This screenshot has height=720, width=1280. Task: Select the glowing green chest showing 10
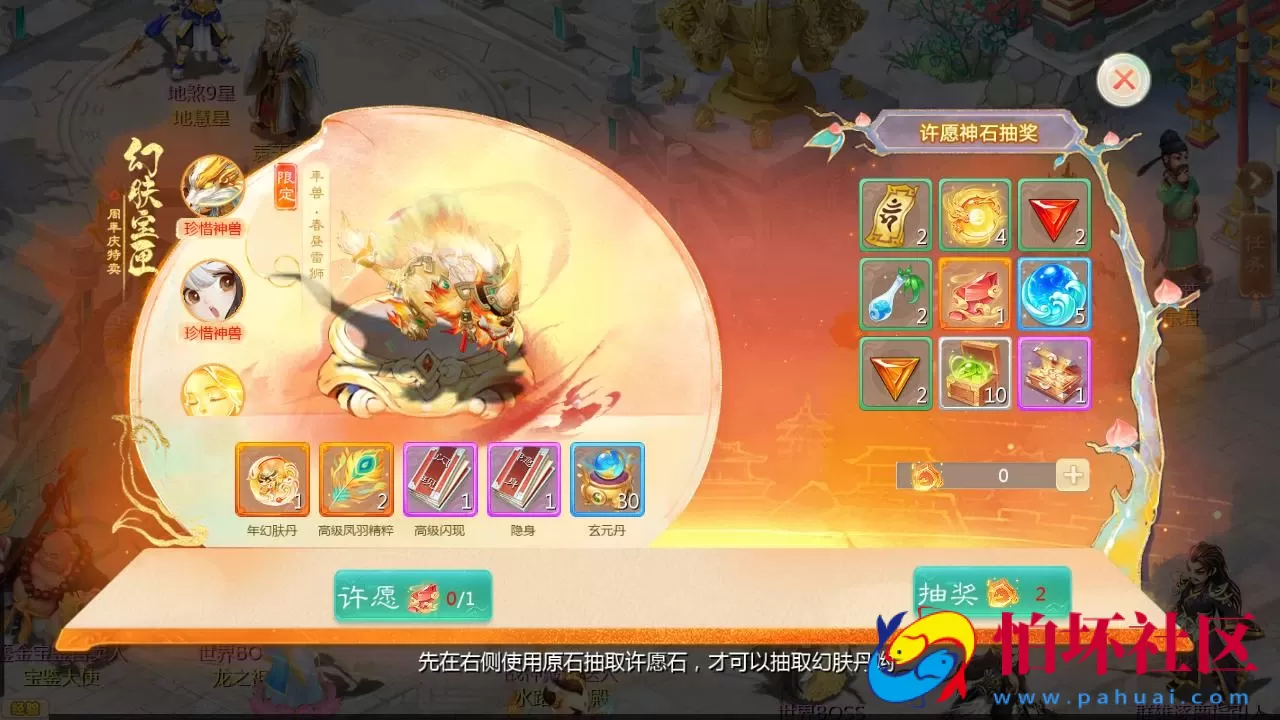975,375
